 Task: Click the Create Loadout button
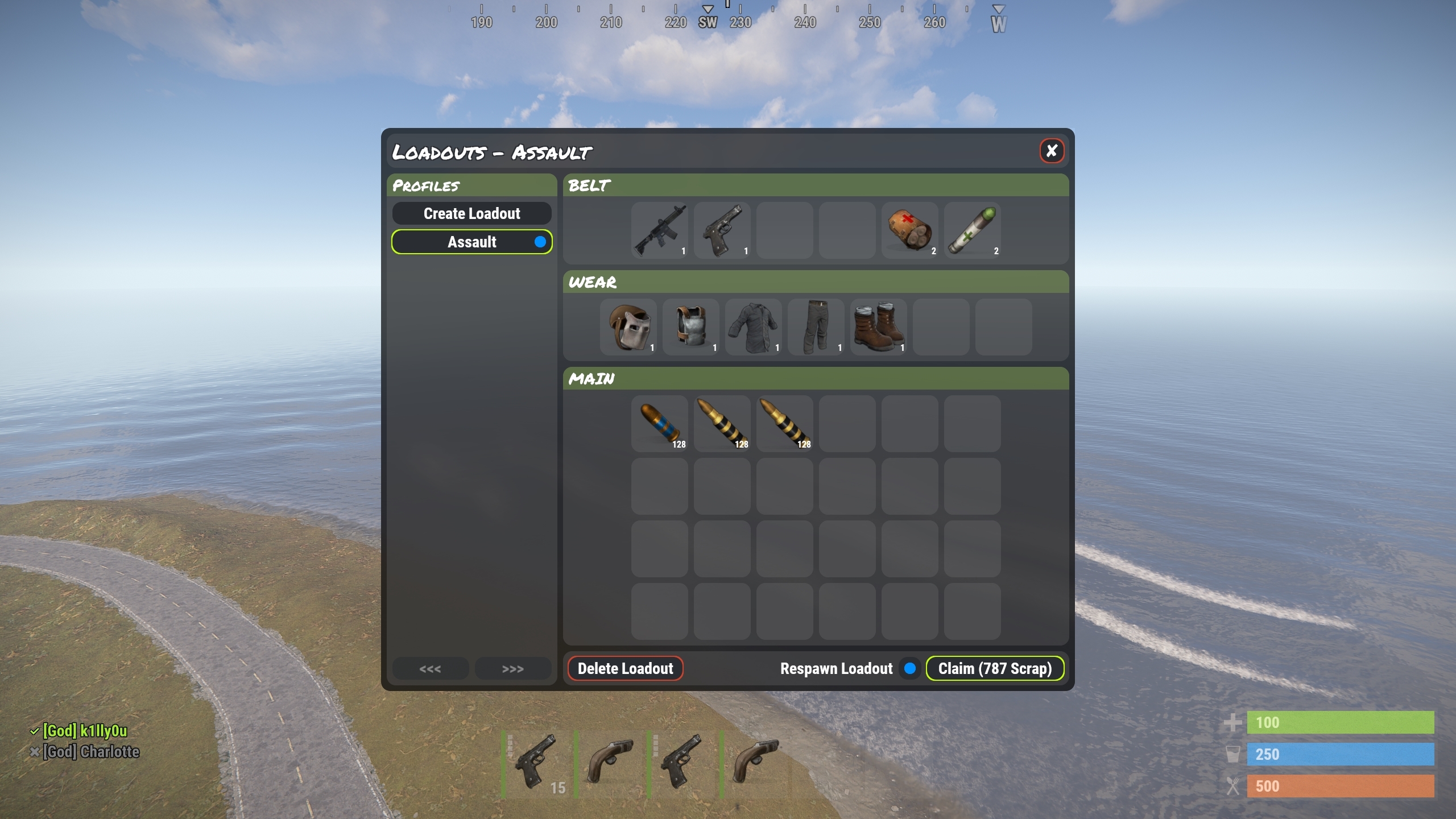[x=471, y=214]
